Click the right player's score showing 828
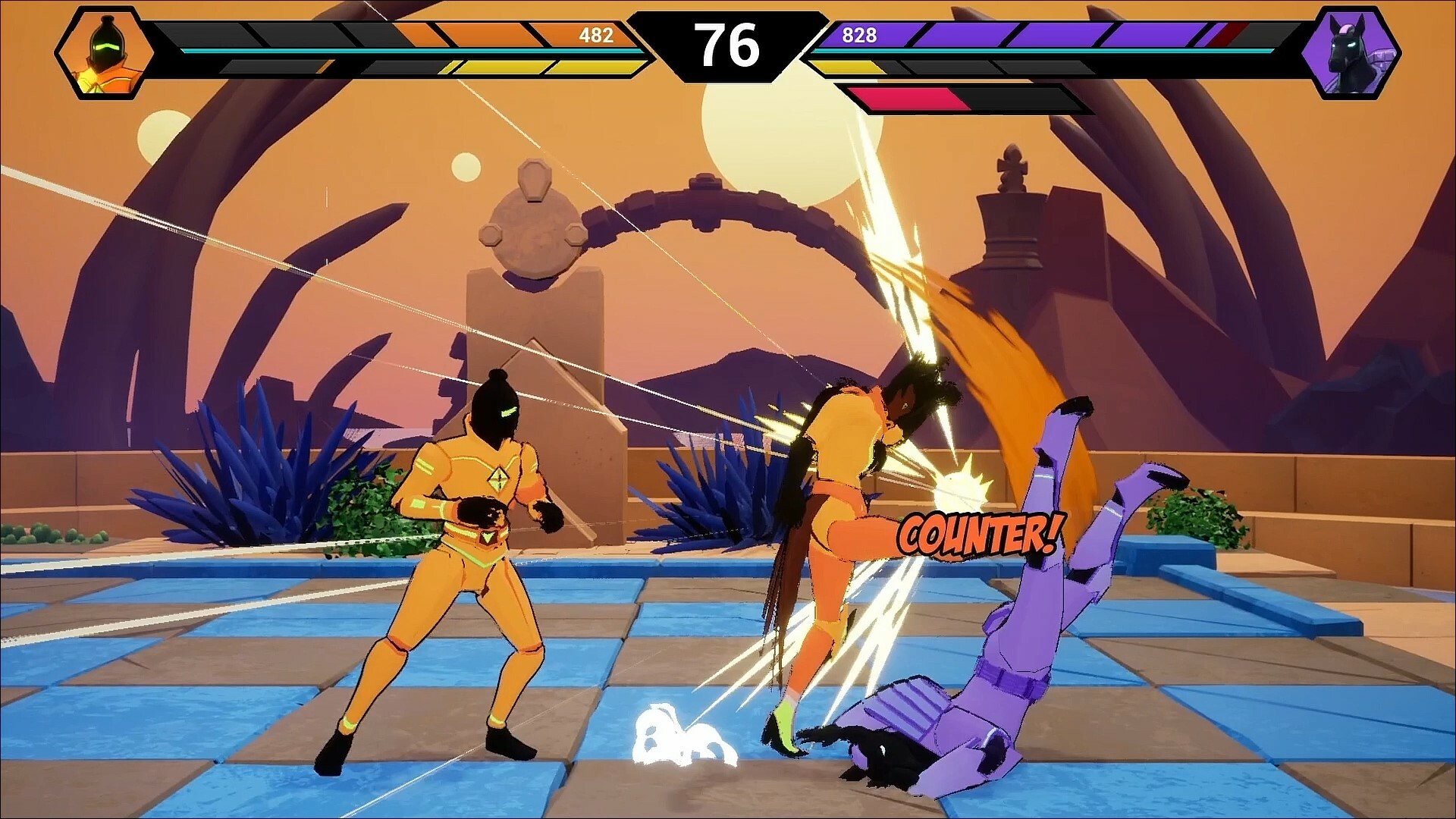Screen dimensions: 1456x819 point(858,34)
